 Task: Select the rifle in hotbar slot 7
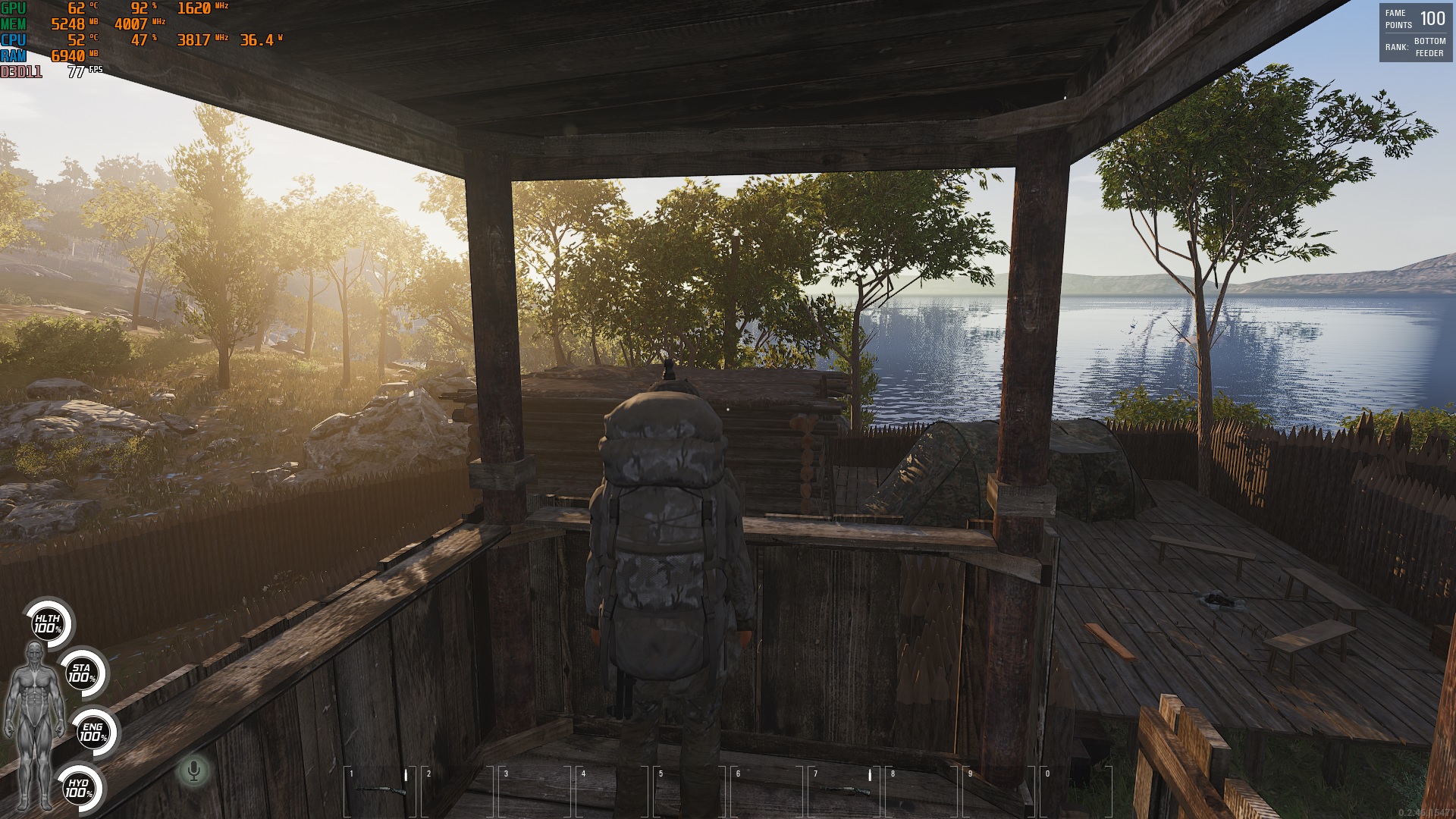pyautogui.click(x=843, y=790)
